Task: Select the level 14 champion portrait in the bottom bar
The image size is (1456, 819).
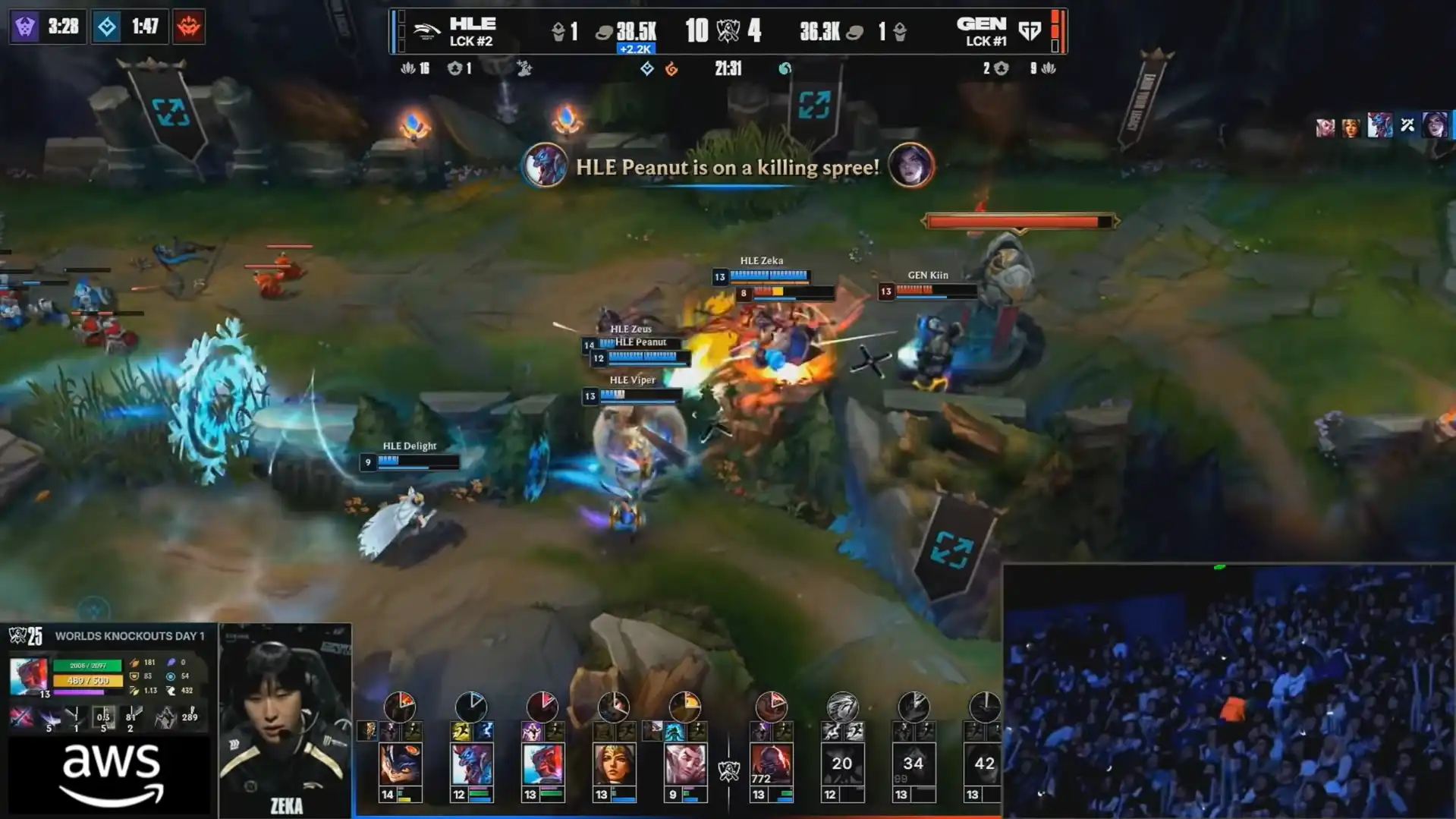Action: click(x=400, y=764)
